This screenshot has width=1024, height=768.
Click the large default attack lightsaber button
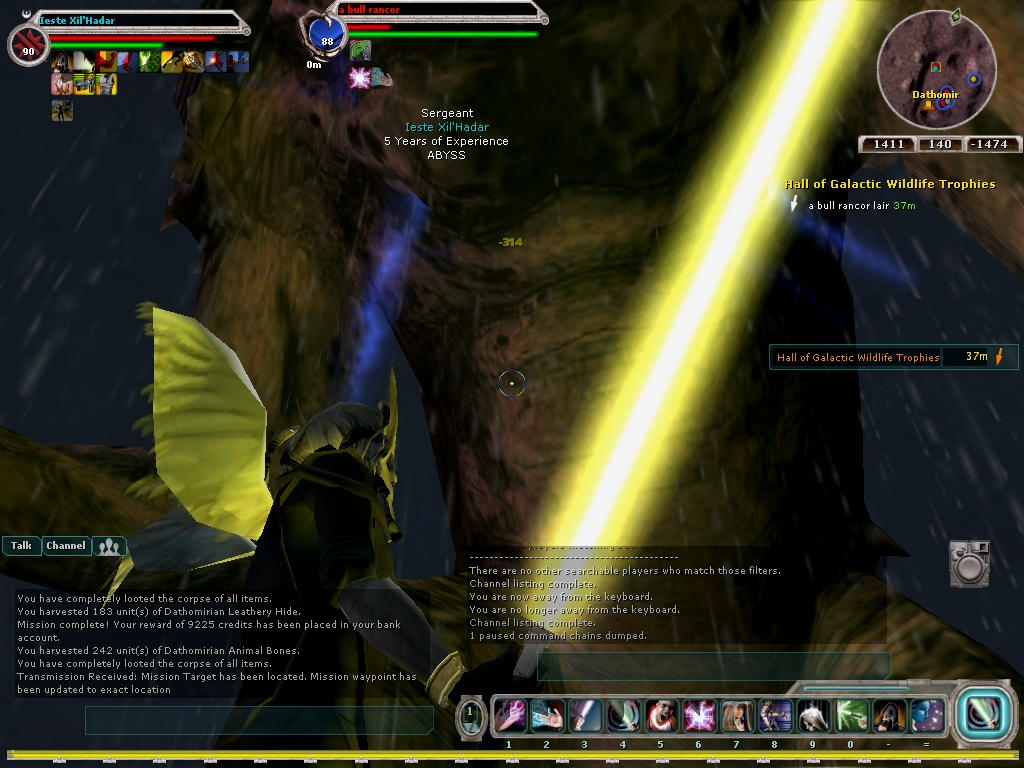[x=978, y=714]
